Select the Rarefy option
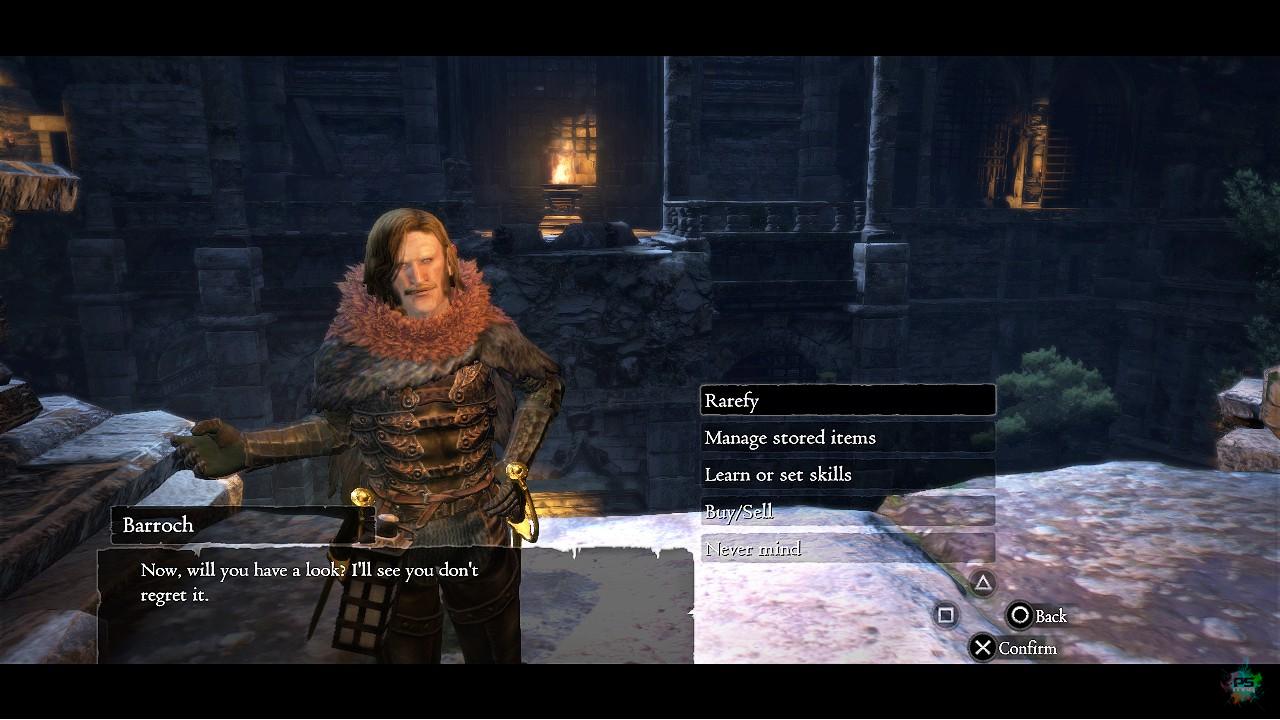The height and width of the screenshot is (720, 1280). coord(847,400)
